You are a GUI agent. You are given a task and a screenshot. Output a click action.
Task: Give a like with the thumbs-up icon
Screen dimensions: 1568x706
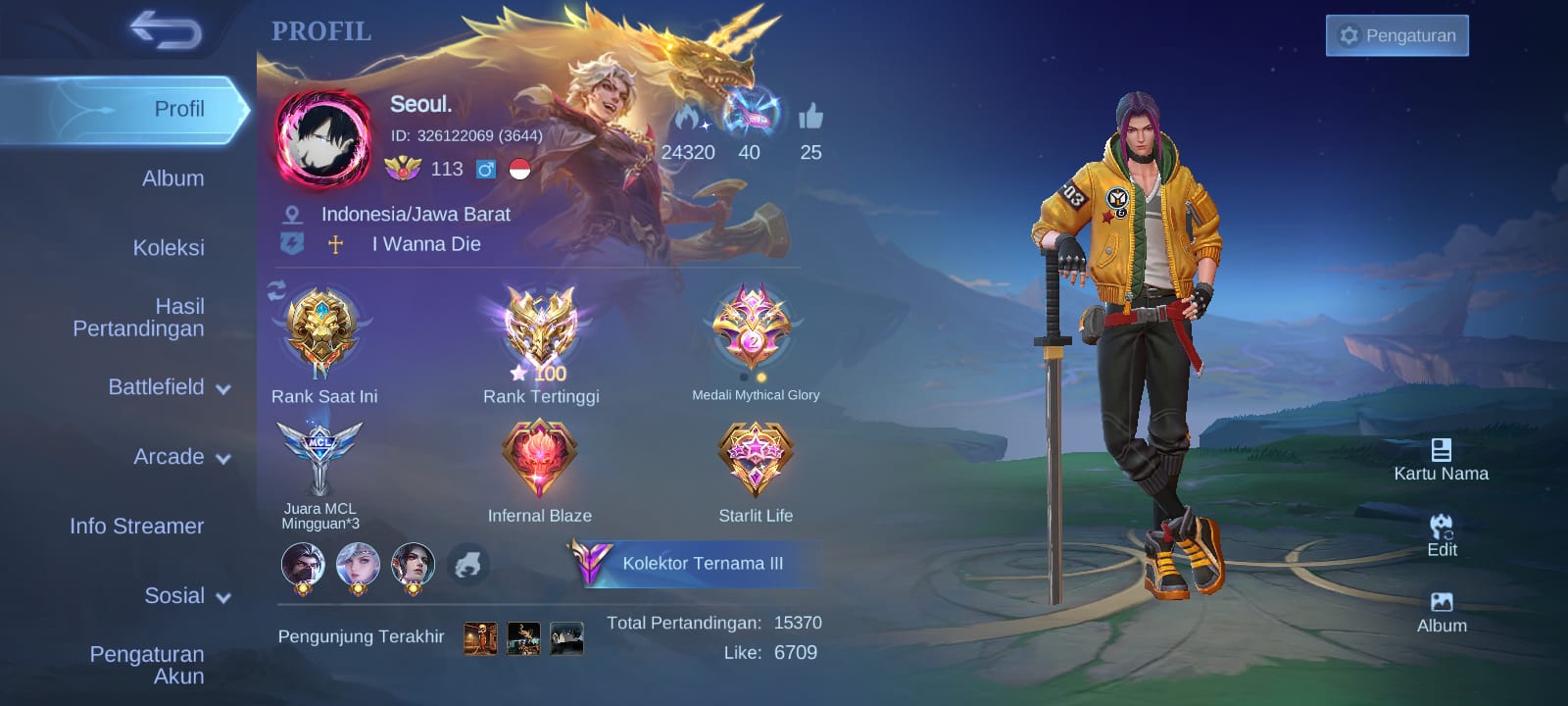(x=810, y=118)
